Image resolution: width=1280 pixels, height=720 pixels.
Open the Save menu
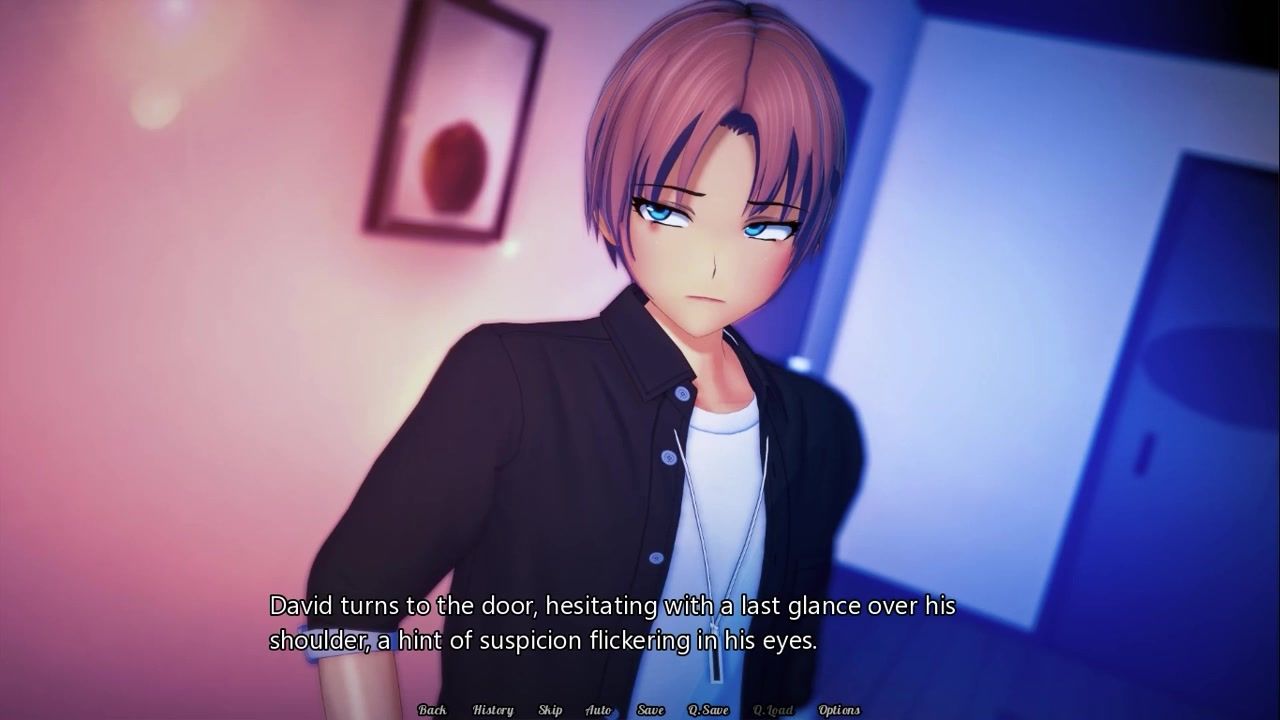[650, 710]
